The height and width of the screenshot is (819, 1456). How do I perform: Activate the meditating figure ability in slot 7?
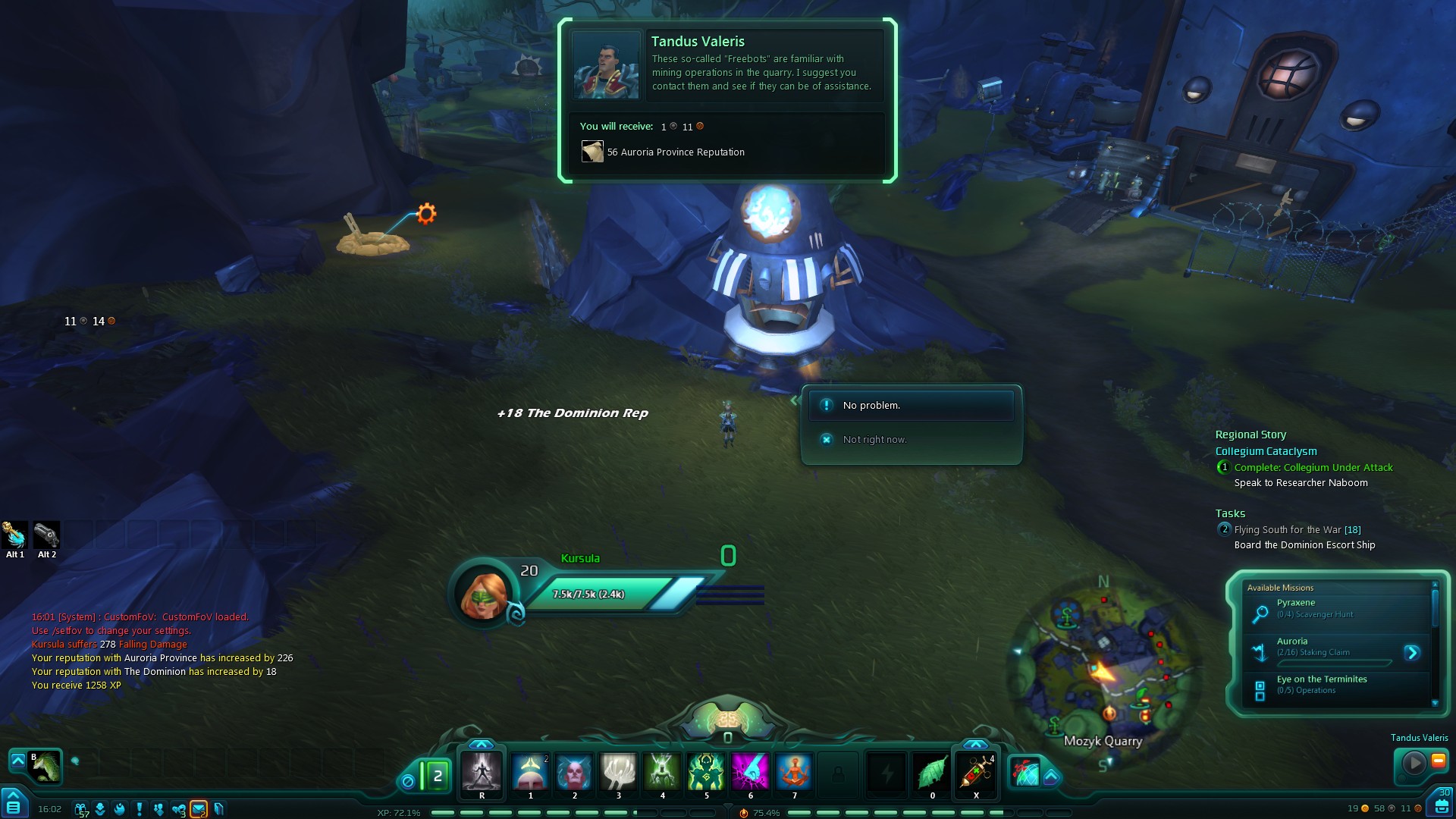(x=794, y=772)
